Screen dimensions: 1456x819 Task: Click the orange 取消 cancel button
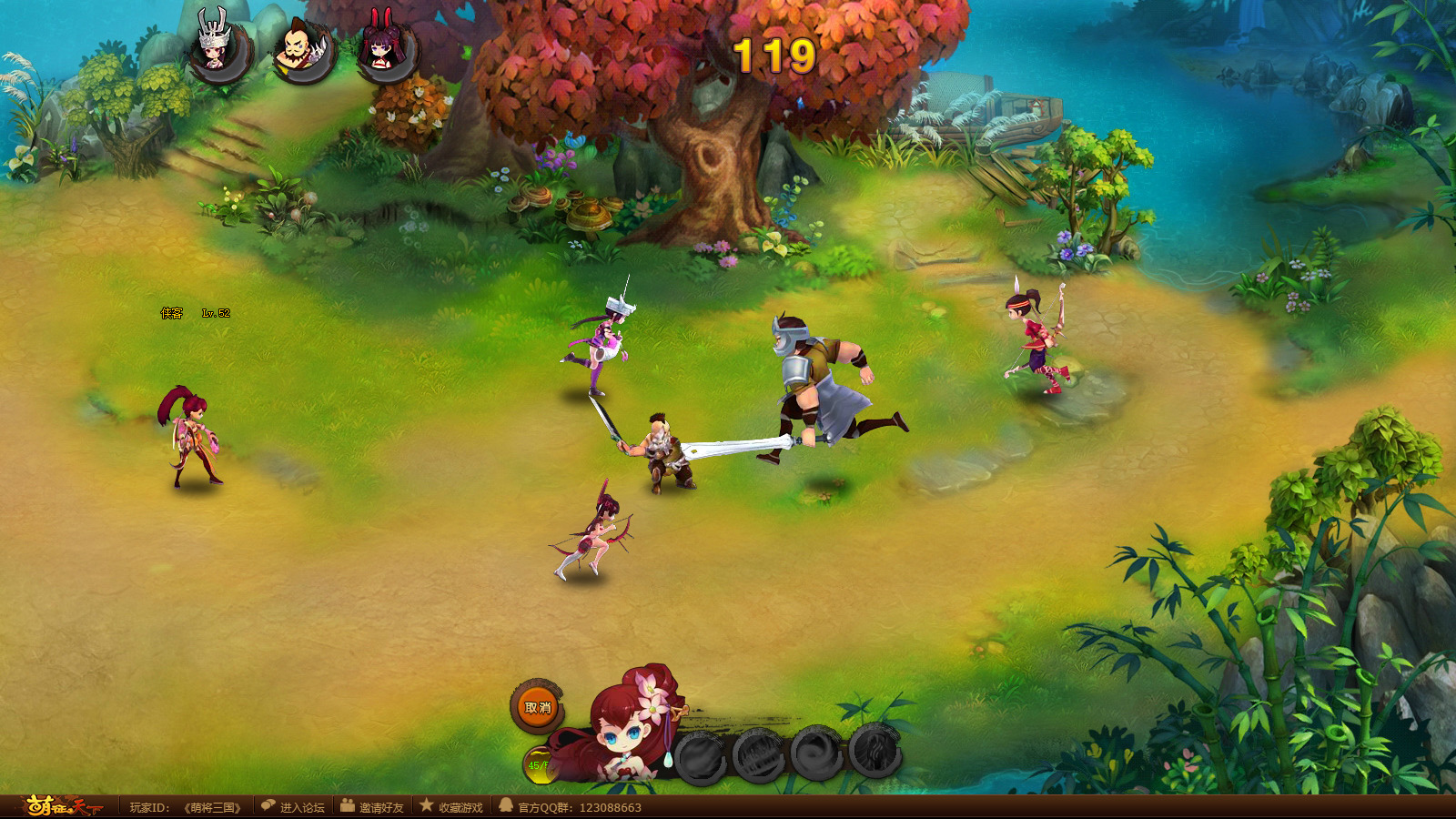click(537, 707)
